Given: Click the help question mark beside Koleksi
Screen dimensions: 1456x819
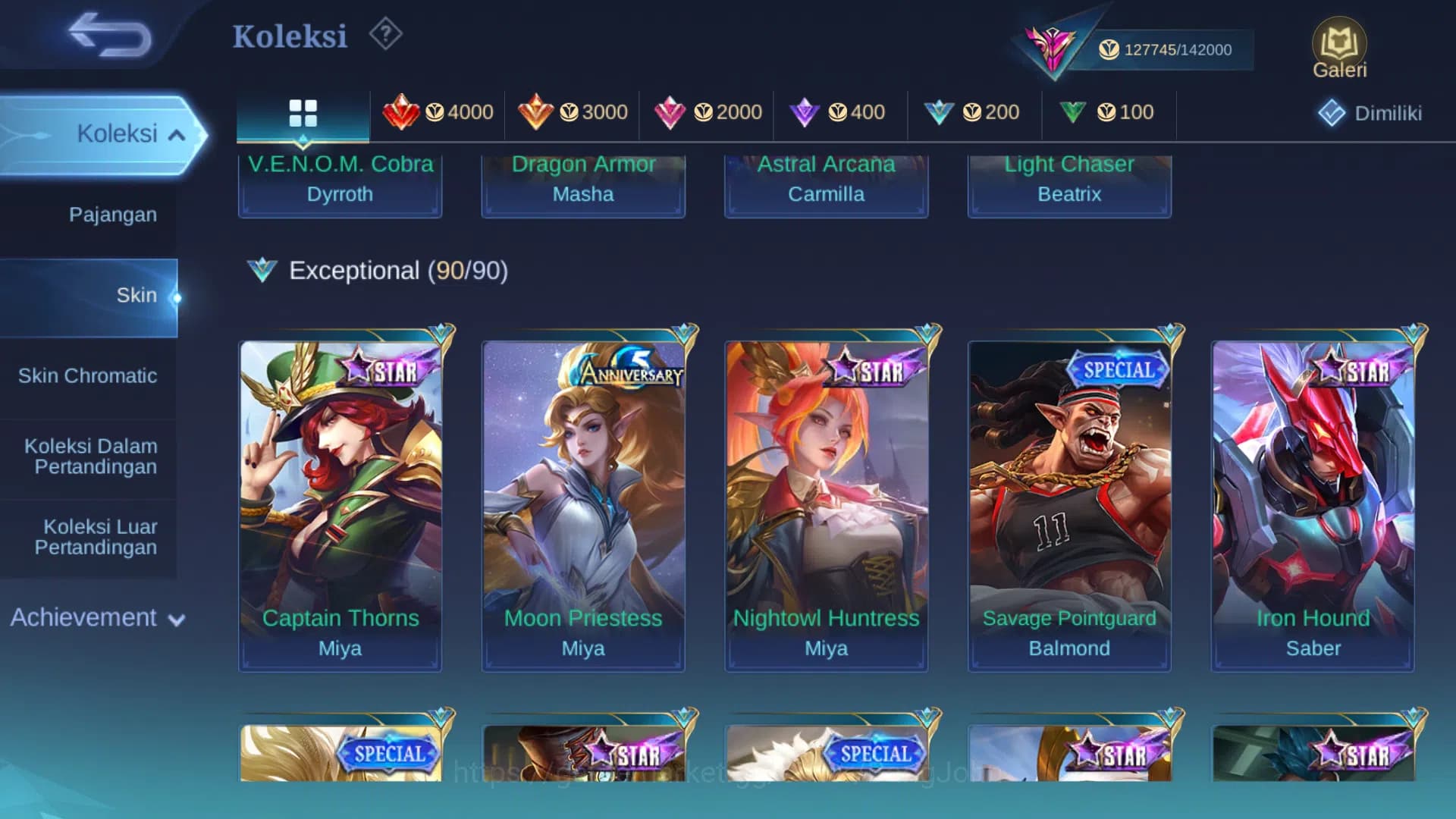Looking at the screenshot, I should 385,33.
